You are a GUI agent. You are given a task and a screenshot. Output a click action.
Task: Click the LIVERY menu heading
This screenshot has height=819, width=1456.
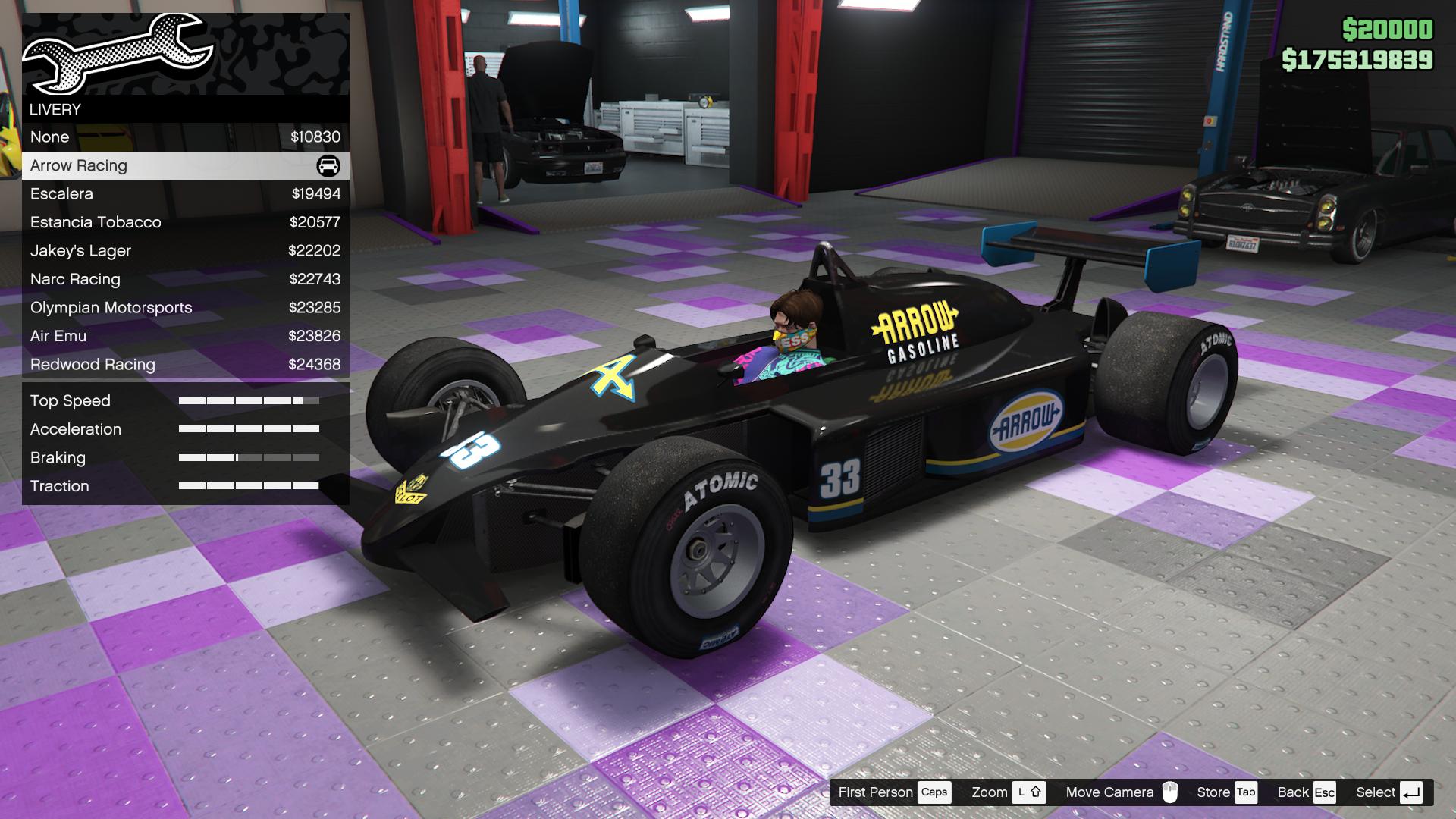click(x=54, y=109)
